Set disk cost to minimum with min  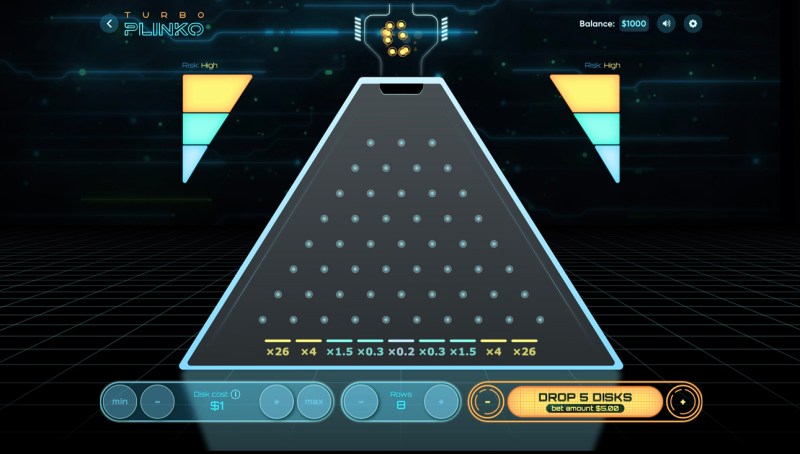(x=120, y=401)
